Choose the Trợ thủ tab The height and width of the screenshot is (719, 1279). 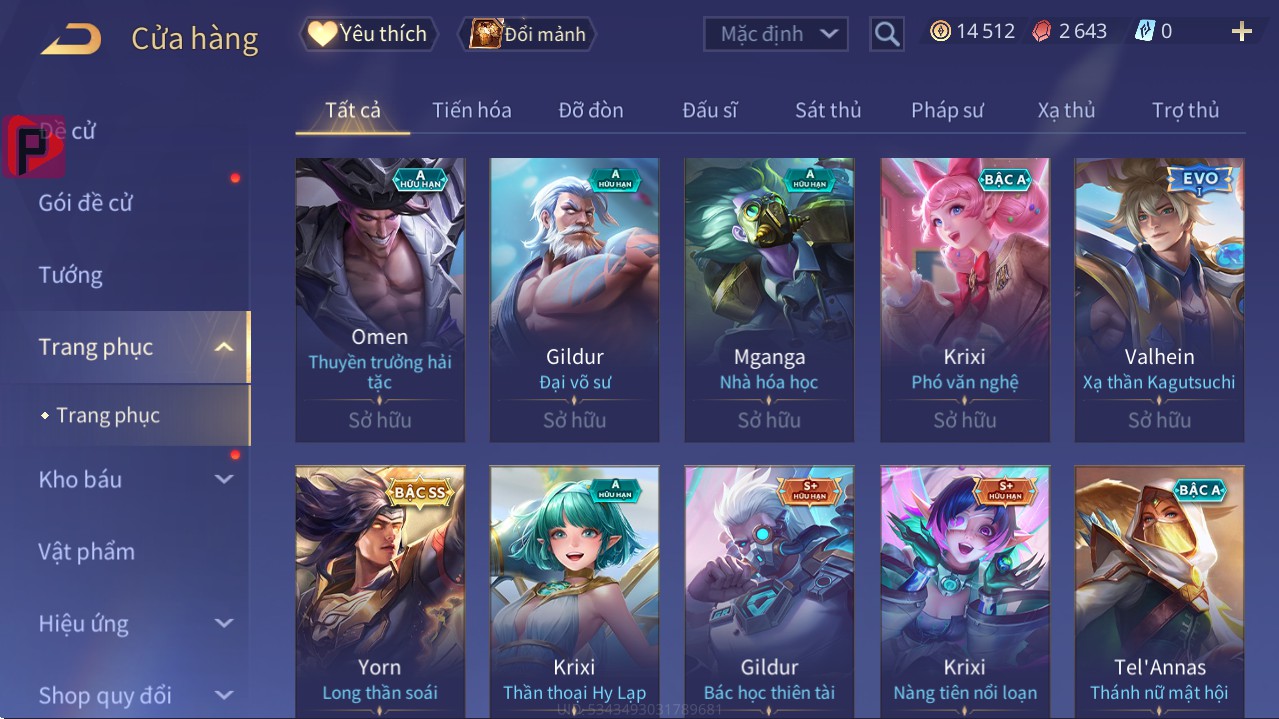coord(1185,110)
